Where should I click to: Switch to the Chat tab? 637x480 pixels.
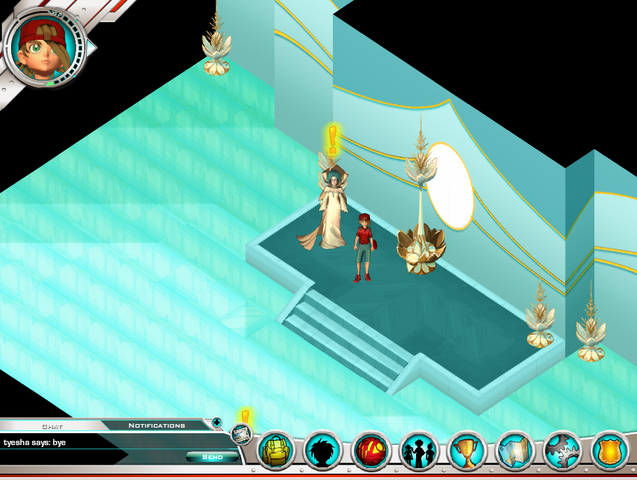[x=52, y=425]
